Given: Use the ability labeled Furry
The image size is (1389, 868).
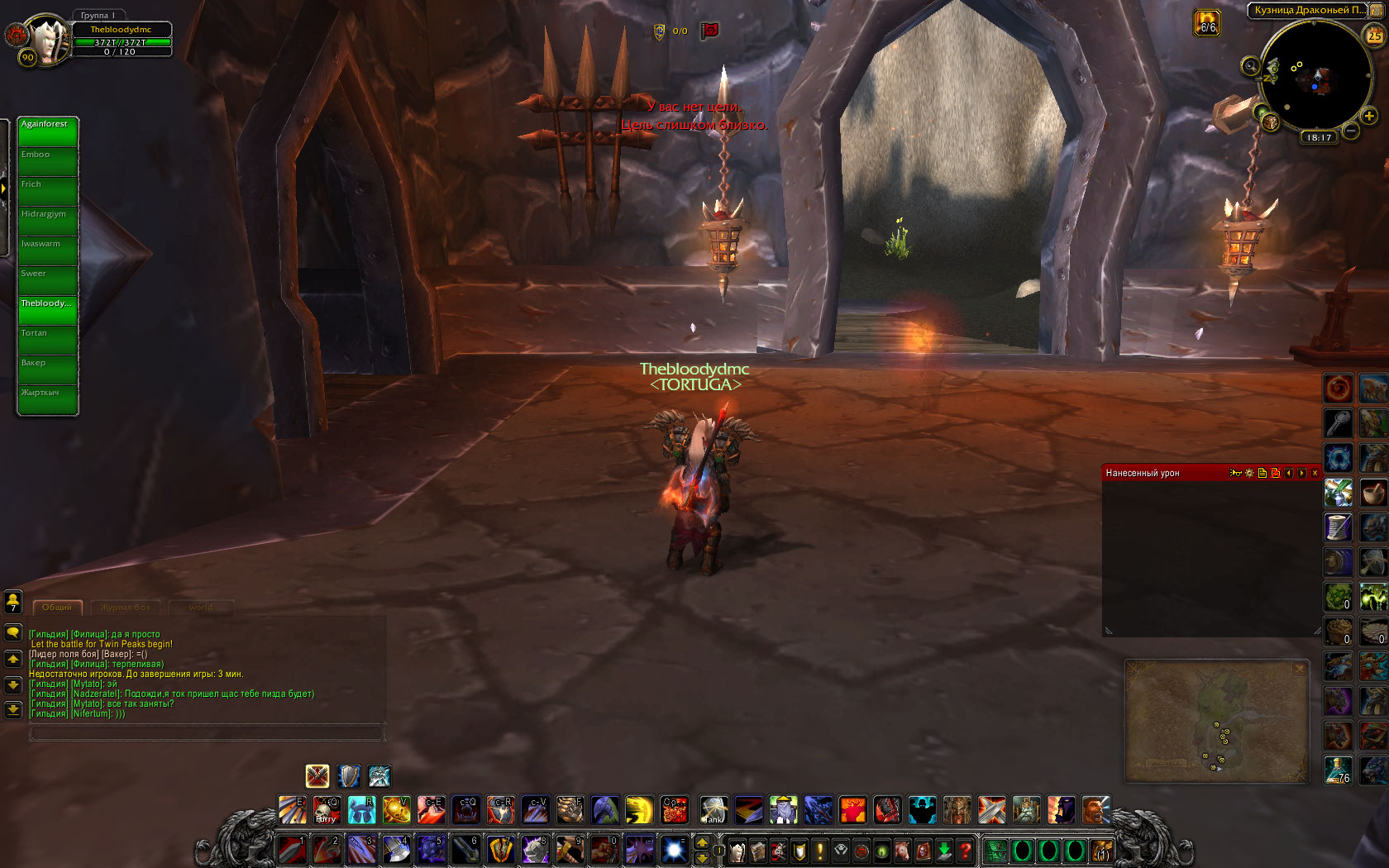Looking at the screenshot, I should click(x=327, y=810).
